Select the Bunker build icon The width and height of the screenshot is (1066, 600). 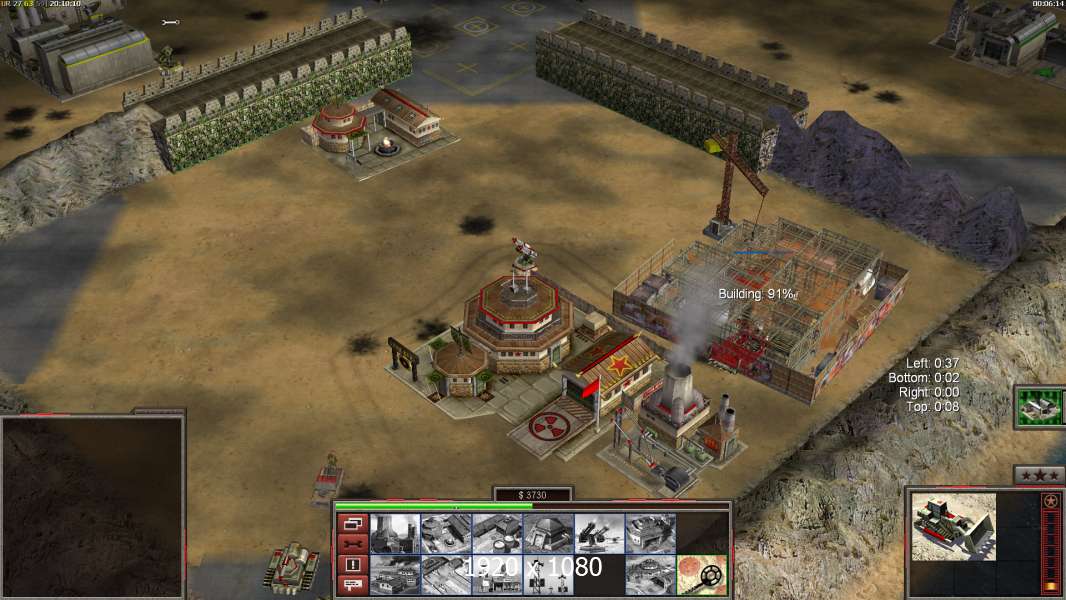coord(548,533)
